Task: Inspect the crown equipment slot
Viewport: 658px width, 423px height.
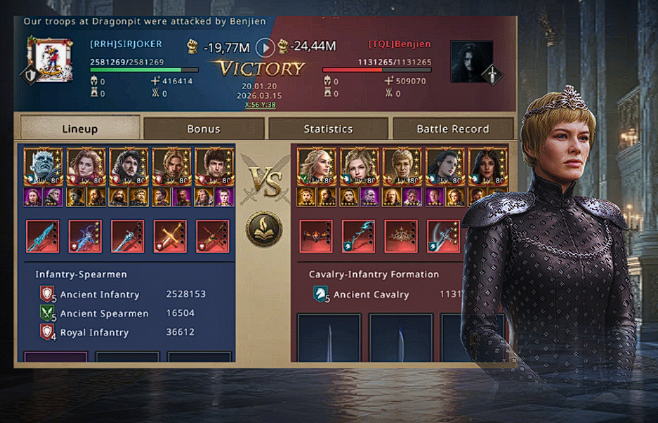Action: (401, 236)
